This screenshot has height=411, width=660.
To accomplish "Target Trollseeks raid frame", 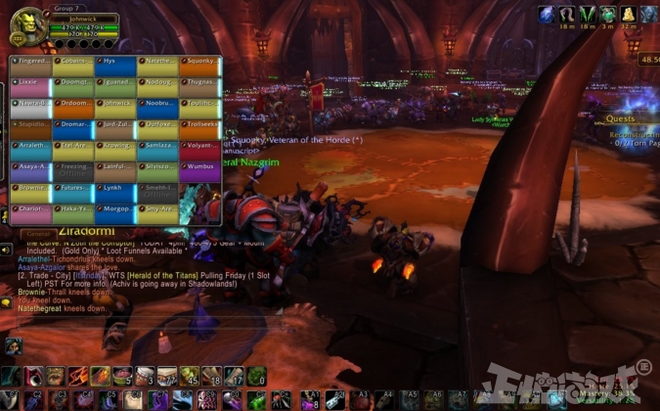I will coord(199,127).
